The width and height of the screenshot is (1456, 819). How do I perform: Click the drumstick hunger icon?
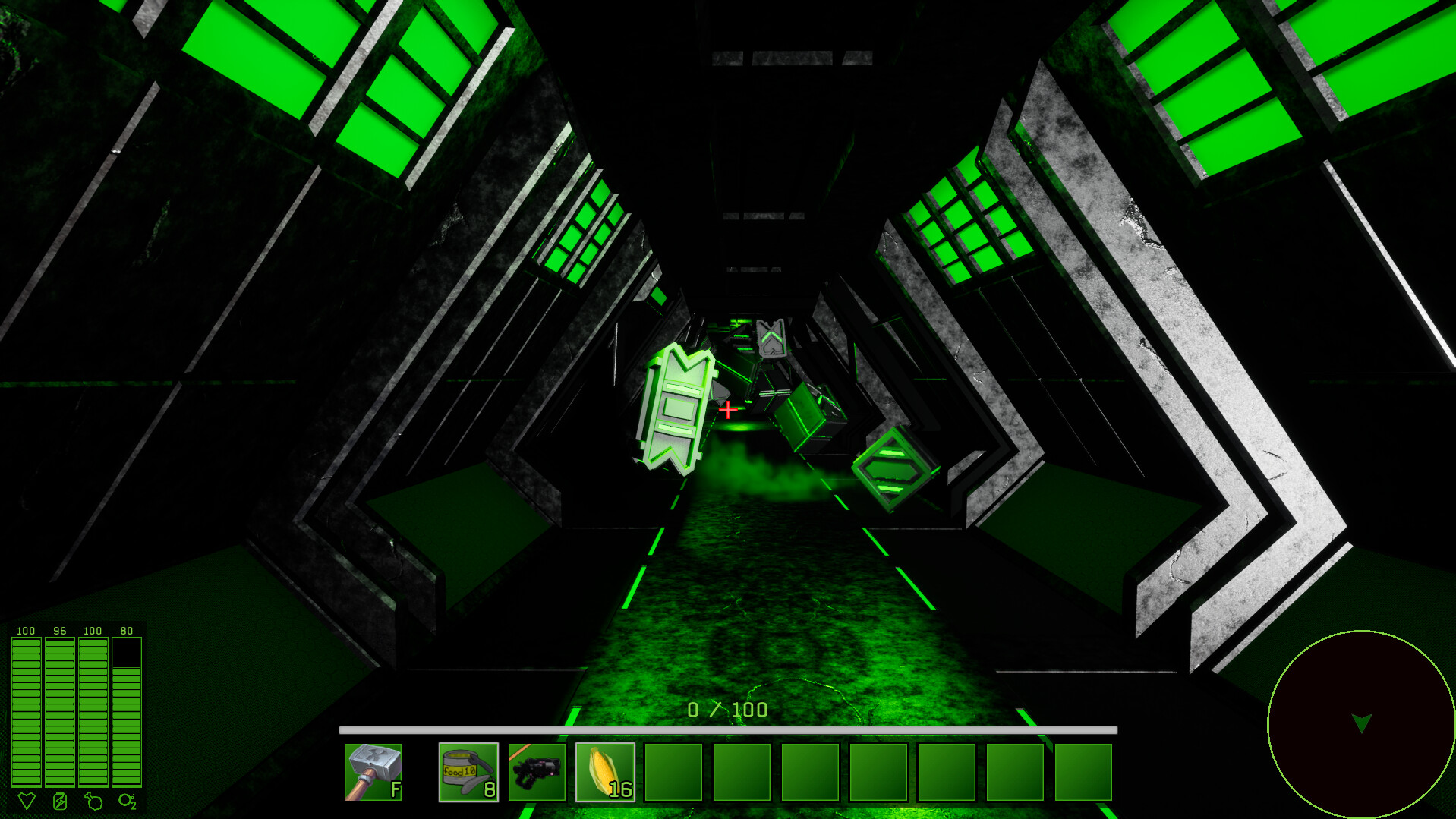tap(92, 799)
